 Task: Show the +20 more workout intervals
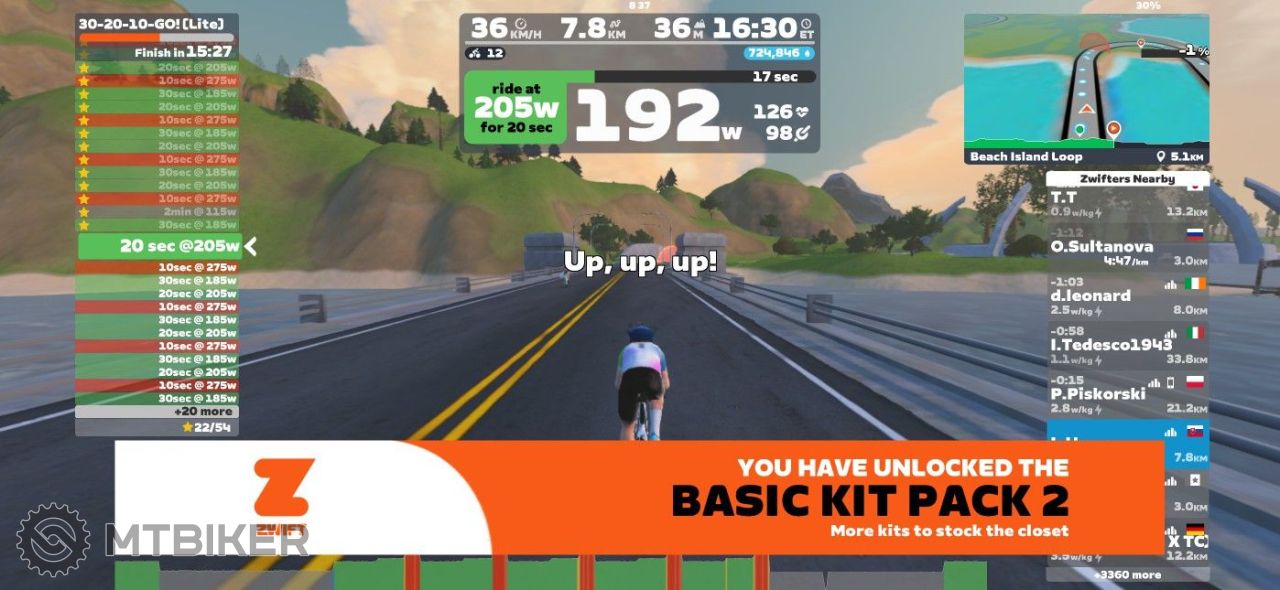pyautogui.click(x=157, y=411)
